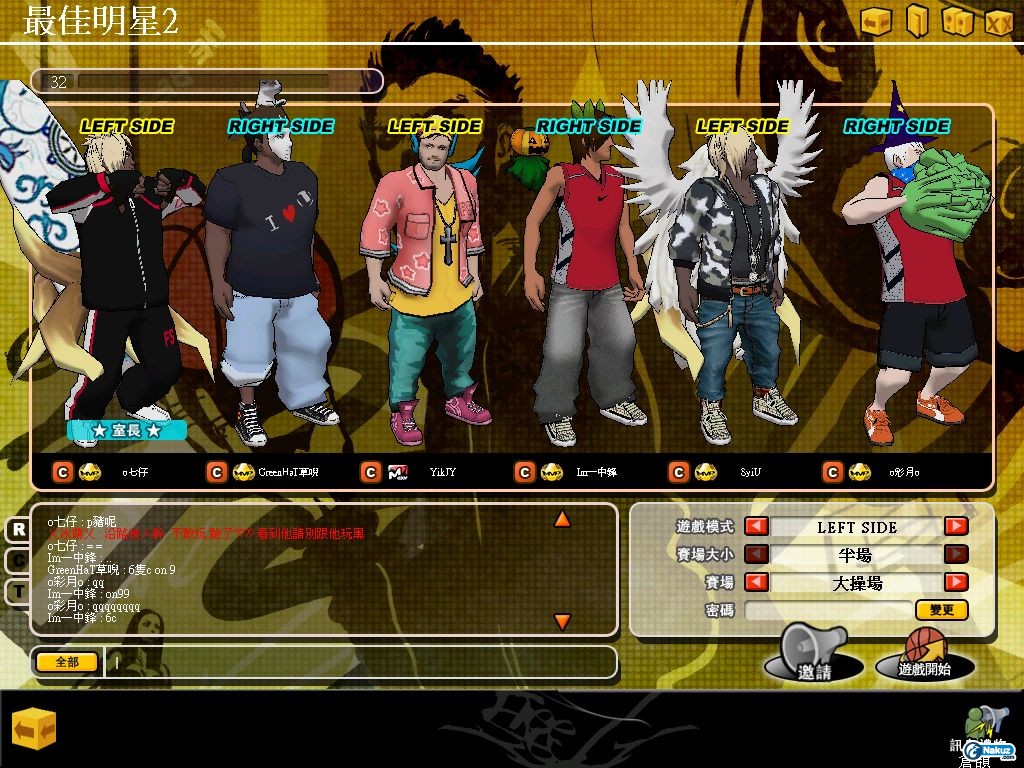Switch game mode with right arrow

[957, 526]
